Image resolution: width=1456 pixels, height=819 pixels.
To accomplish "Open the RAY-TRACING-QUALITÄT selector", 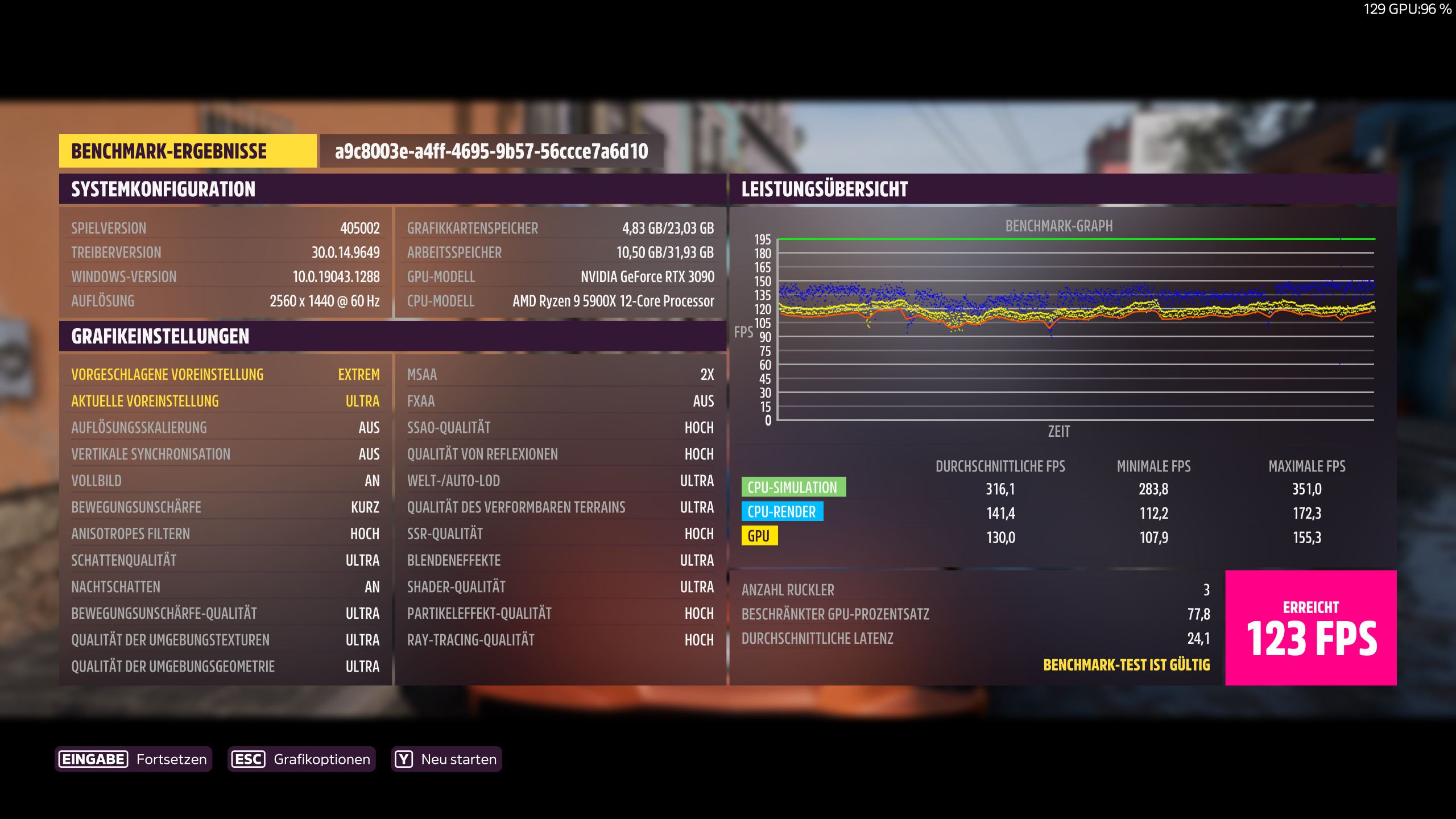I will coord(560,639).
